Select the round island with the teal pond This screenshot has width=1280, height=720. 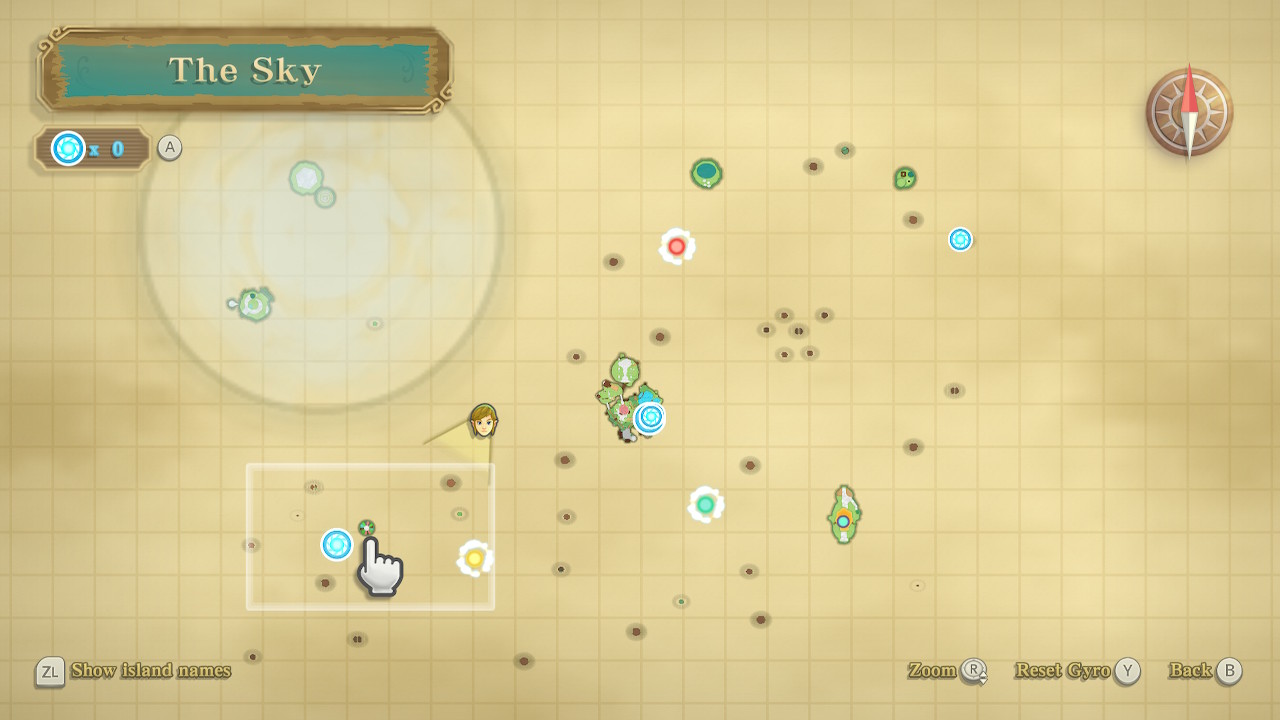(707, 173)
